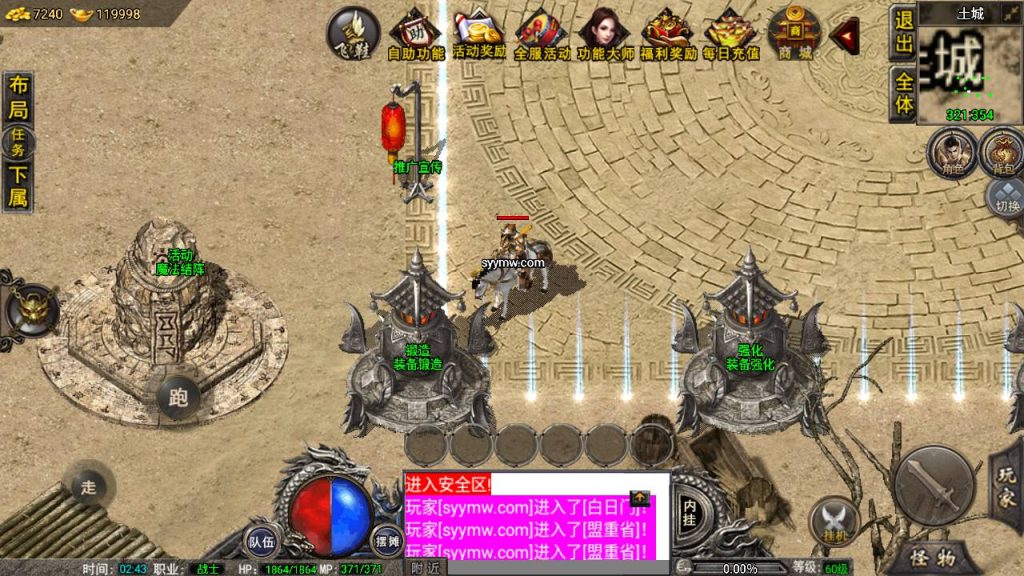Tap the 切换 switch button
The height and width of the screenshot is (576, 1024).
click(1005, 198)
